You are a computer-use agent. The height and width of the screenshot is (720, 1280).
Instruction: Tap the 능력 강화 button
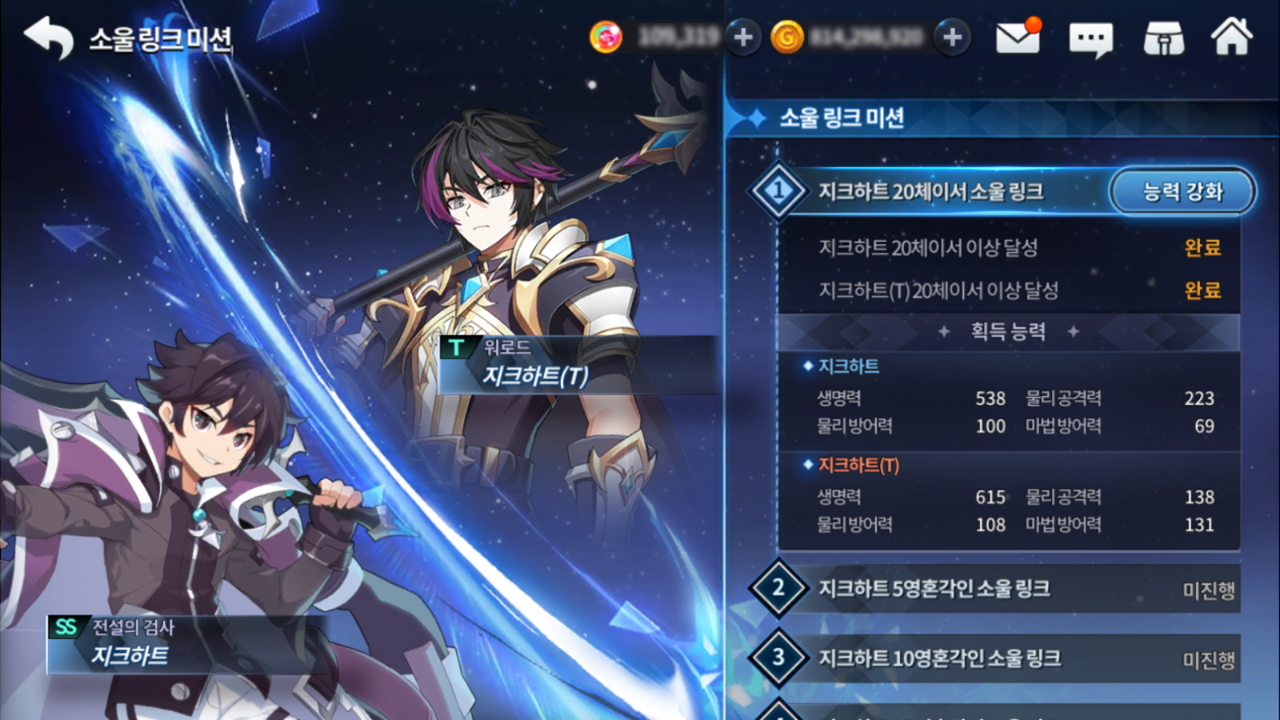[x=1182, y=191]
